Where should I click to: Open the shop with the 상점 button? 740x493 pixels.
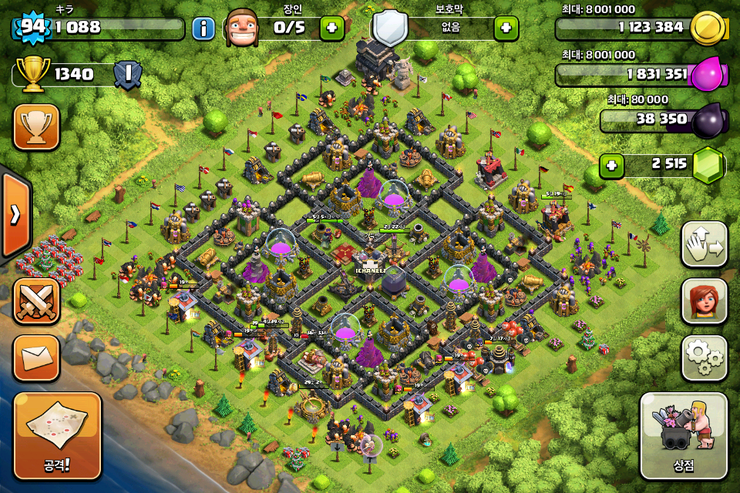[684, 437]
